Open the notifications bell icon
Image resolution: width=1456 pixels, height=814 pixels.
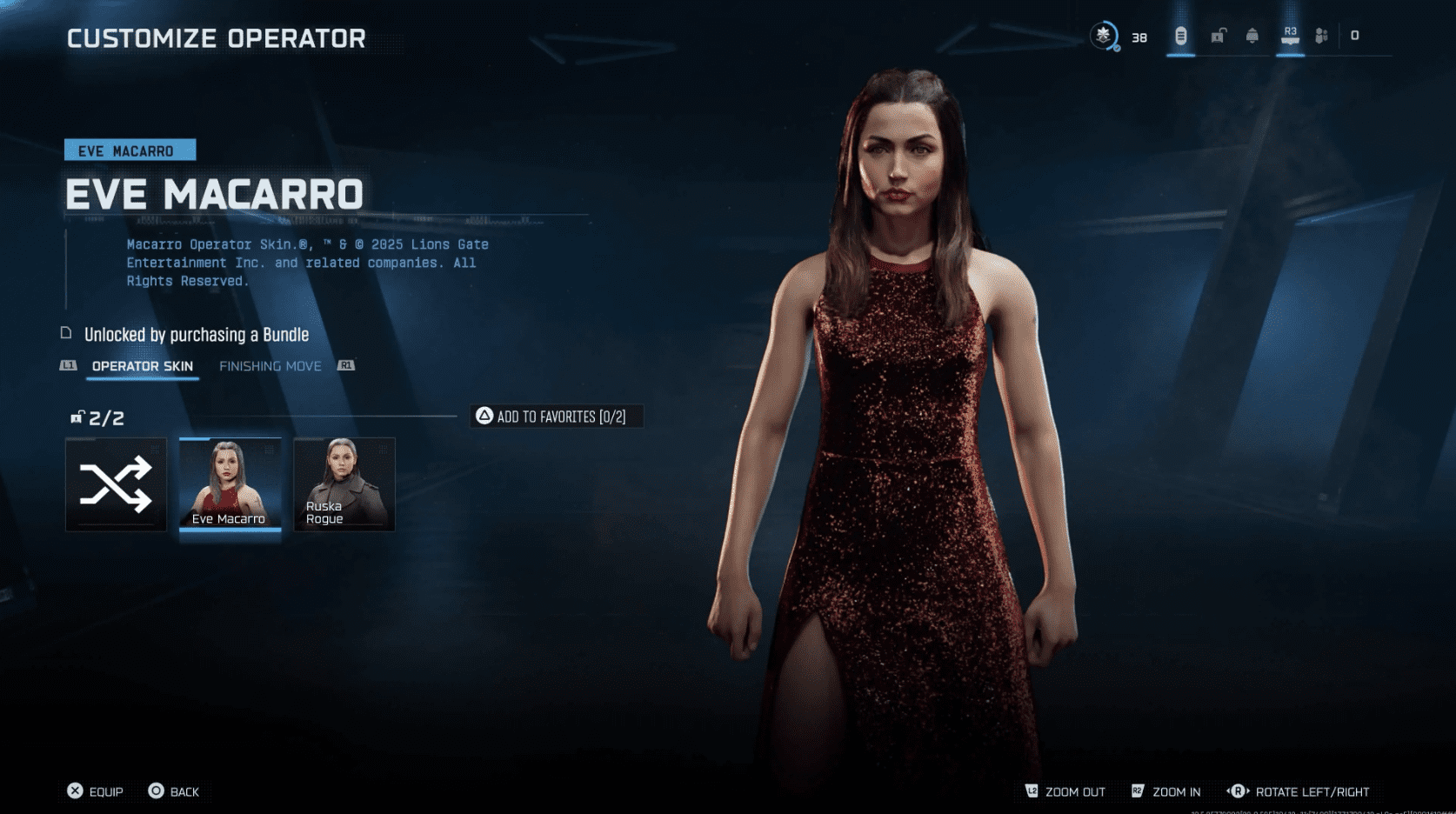pyautogui.click(x=1252, y=36)
